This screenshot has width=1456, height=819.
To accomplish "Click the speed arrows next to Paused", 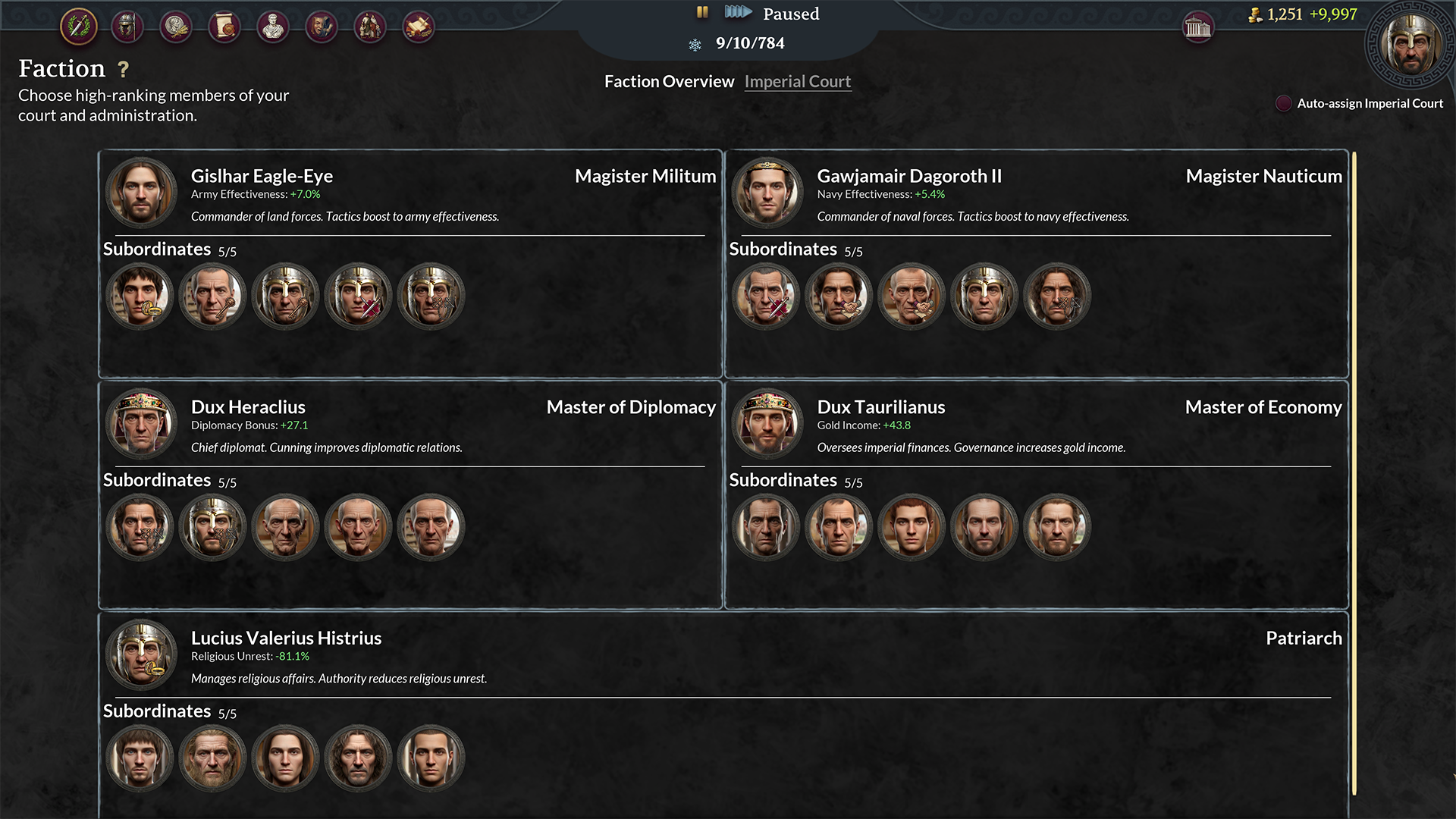I will [x=739, y=12].
